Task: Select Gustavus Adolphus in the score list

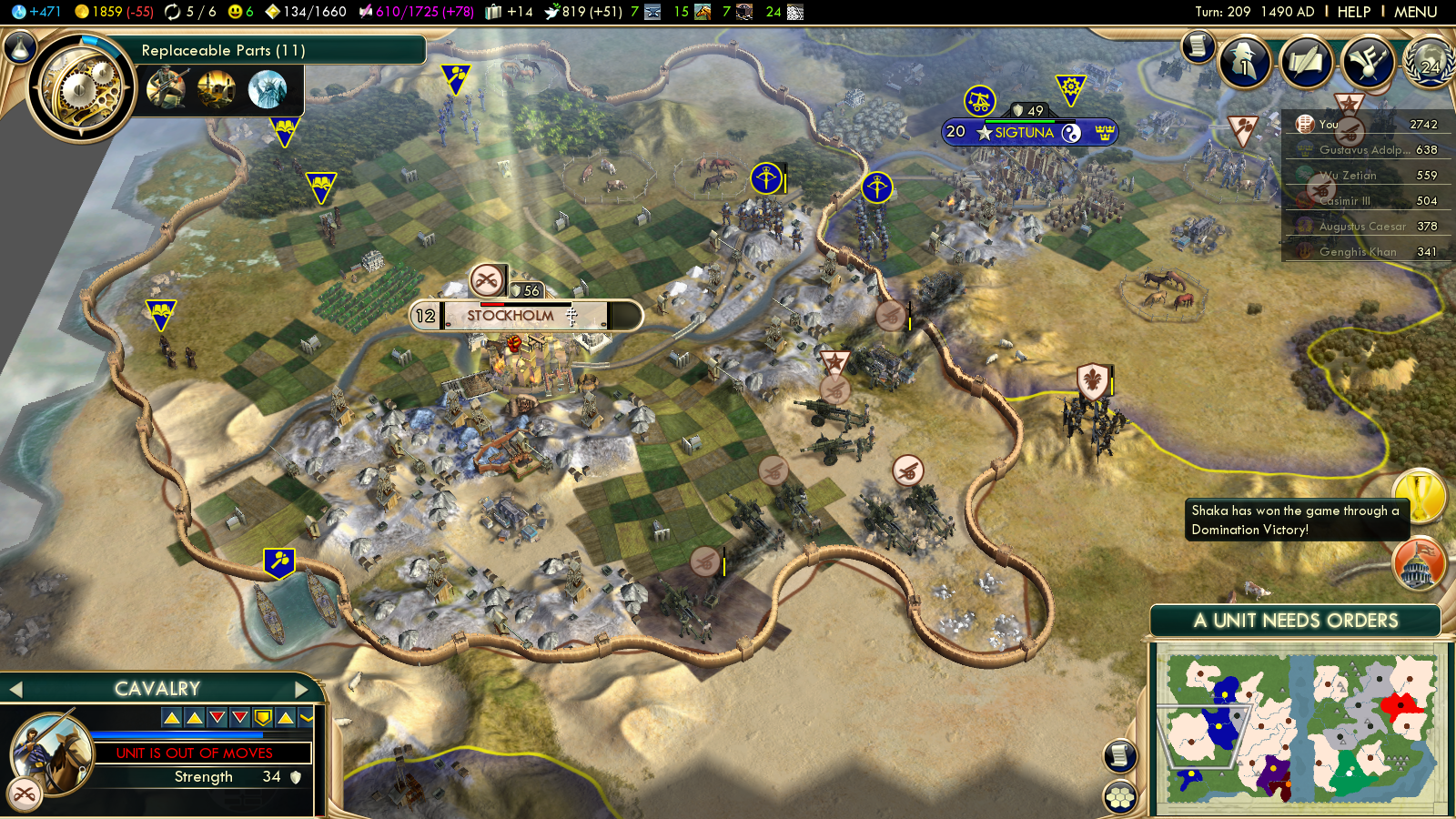Action: tap(1362, 150)
